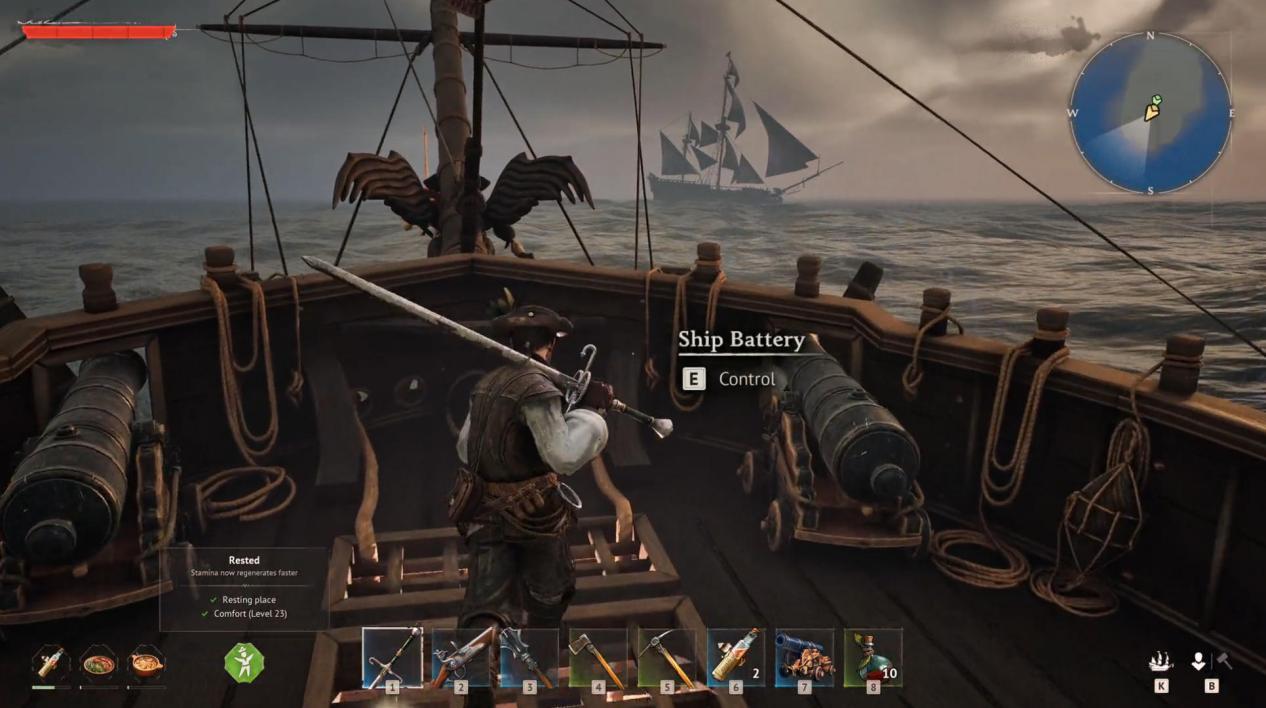Open the ship menu icon
Viewport: 1266px width, 708px height.
[x=1160, y=662]
